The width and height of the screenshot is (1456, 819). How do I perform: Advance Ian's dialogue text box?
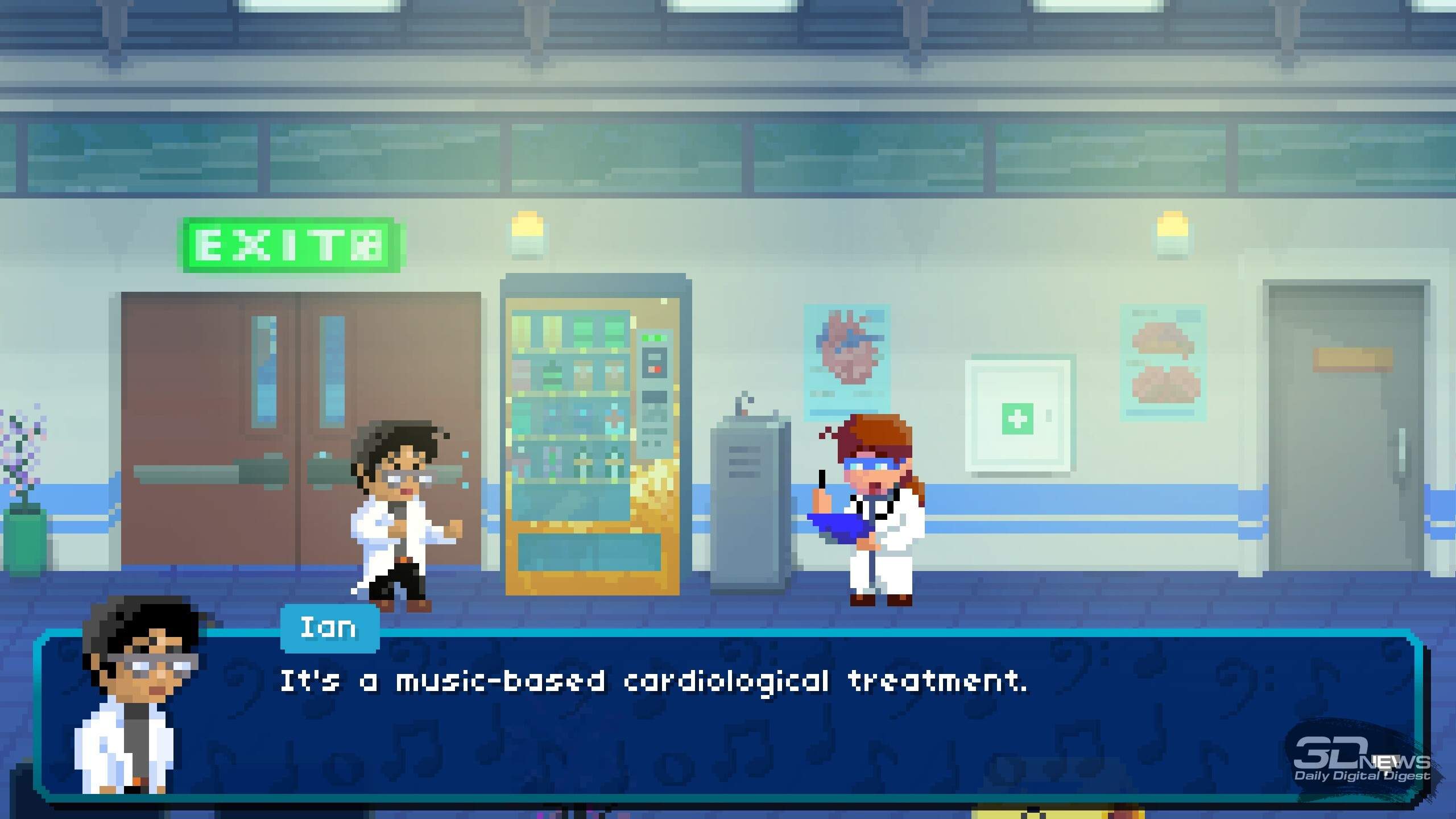pos(728,717)
